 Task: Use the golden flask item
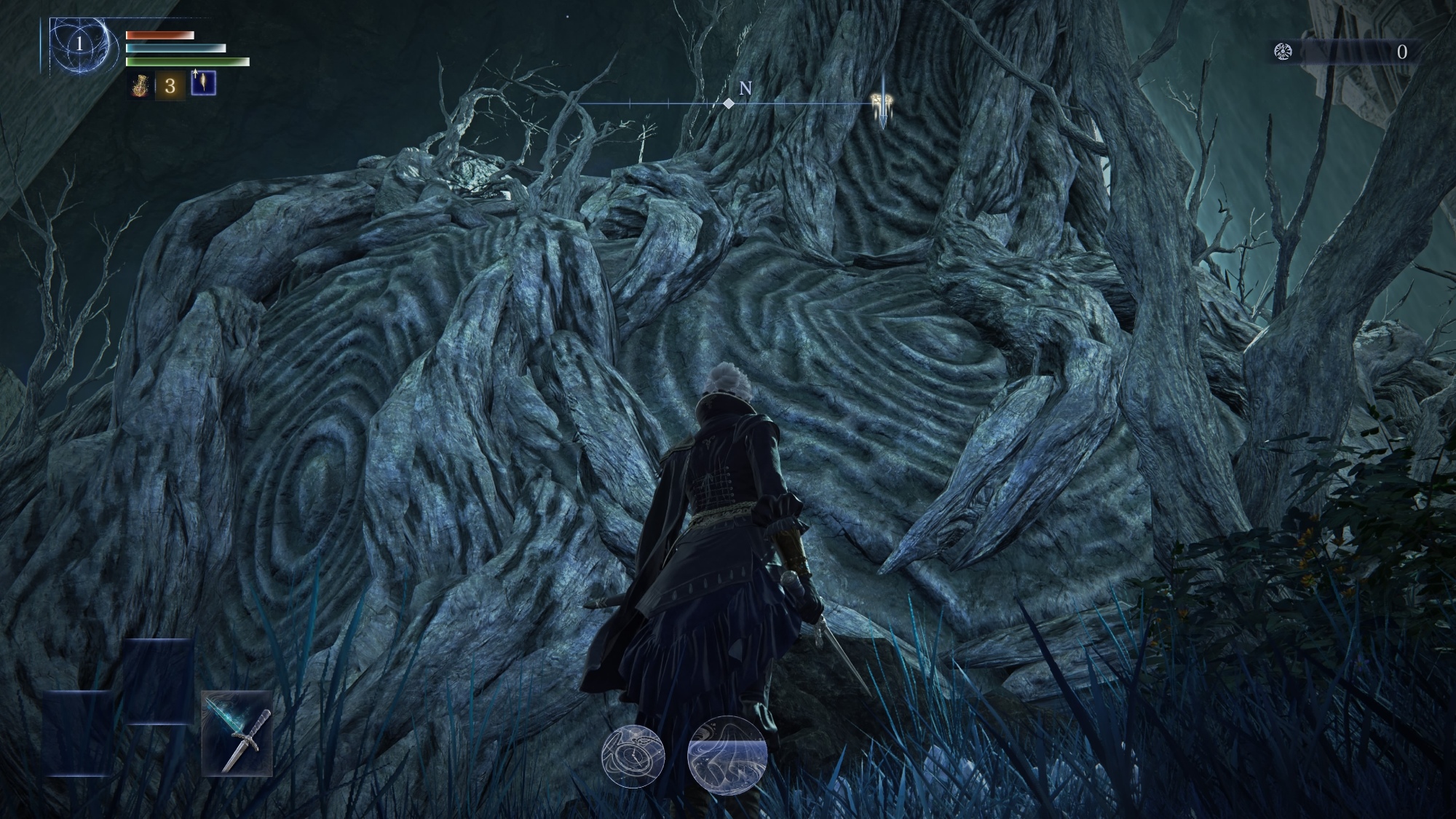[x=140, y=86]
